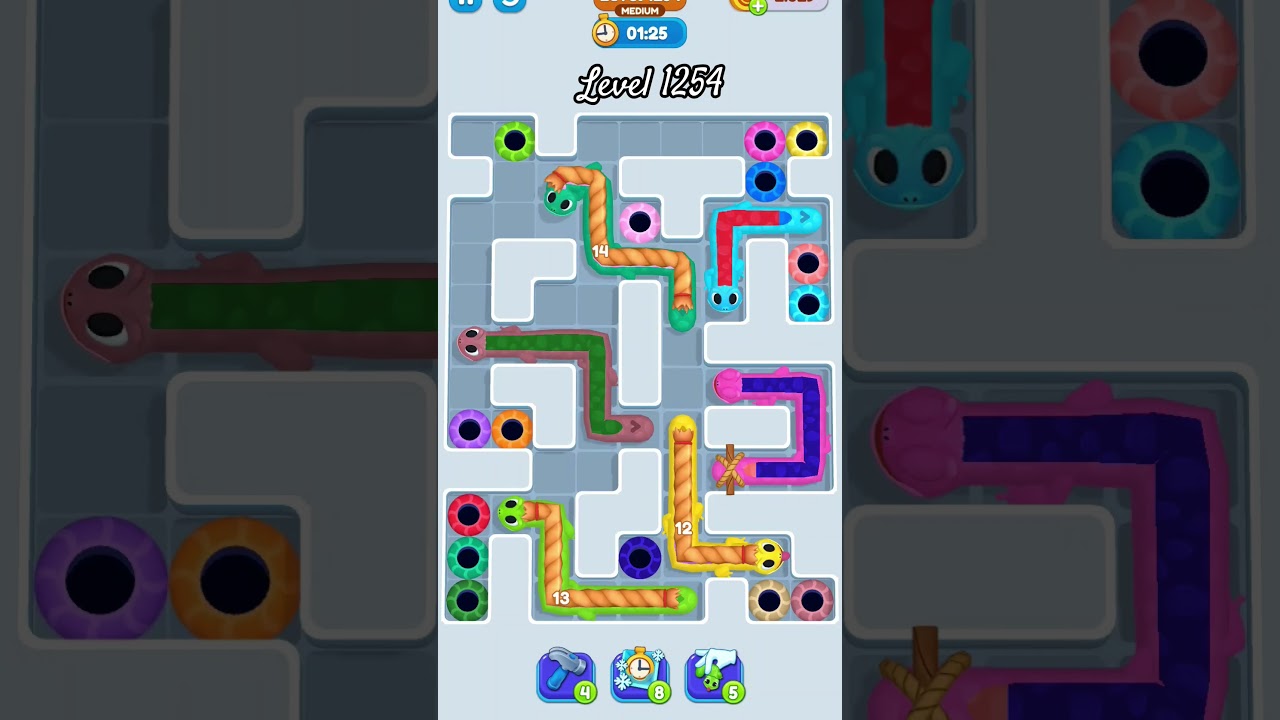Screen dimensions: 1280x720
Task: Use the Hammer booster
Action: (566, 673)
